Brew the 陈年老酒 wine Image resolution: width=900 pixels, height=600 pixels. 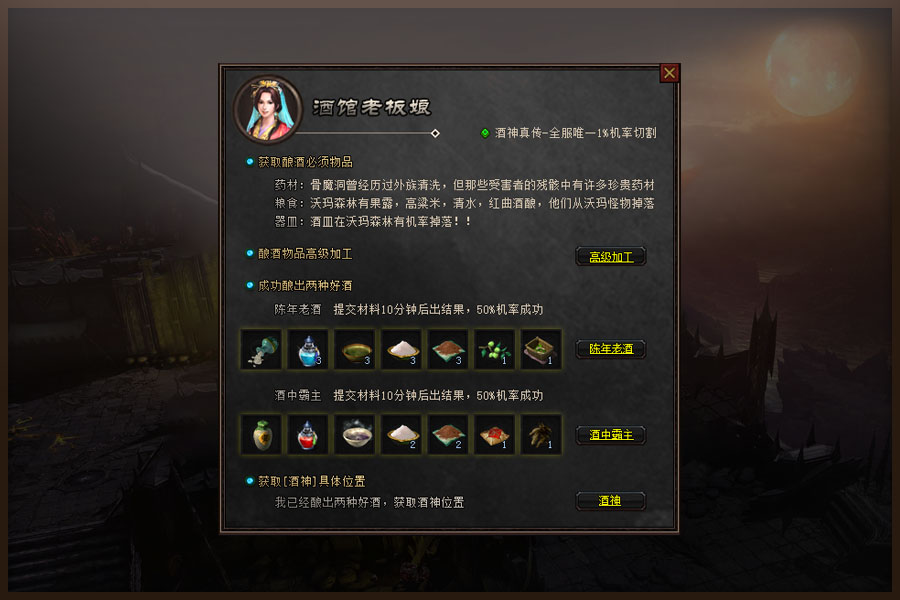click(x=610, y=349)
